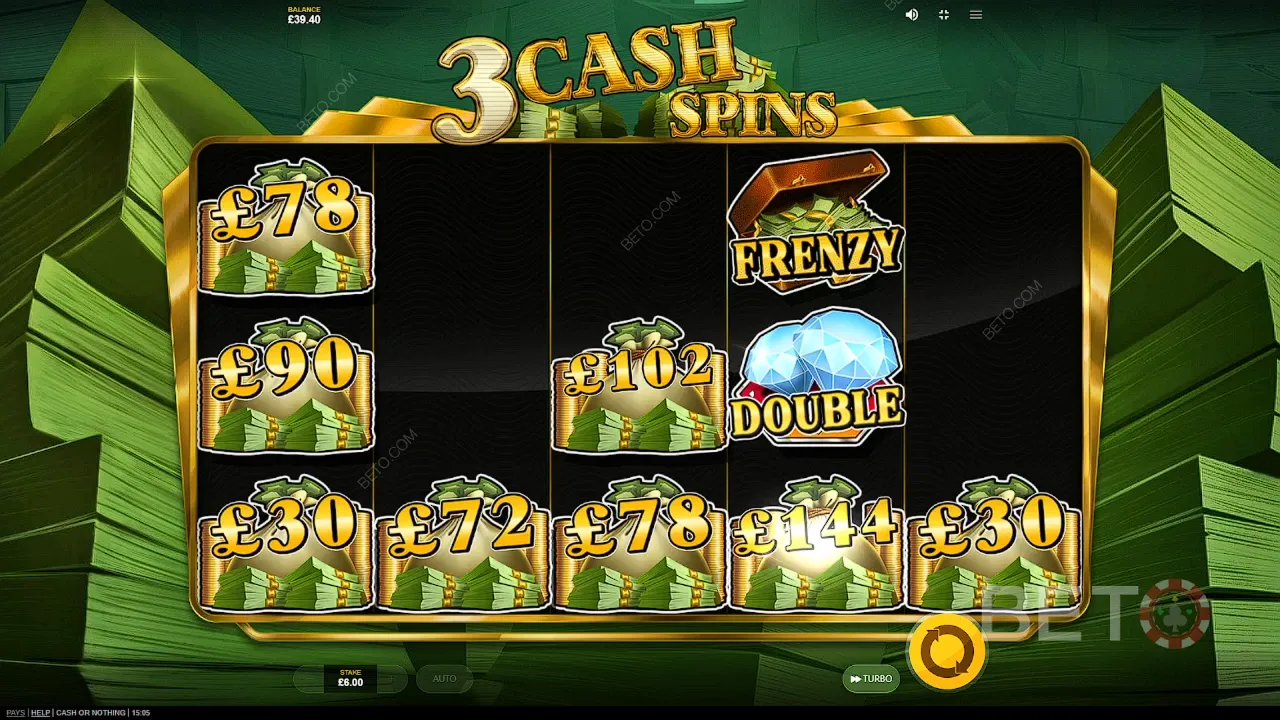
Task: Decrease the stake with the minus control
Action: pyautogui.click(x=306, y=678)
